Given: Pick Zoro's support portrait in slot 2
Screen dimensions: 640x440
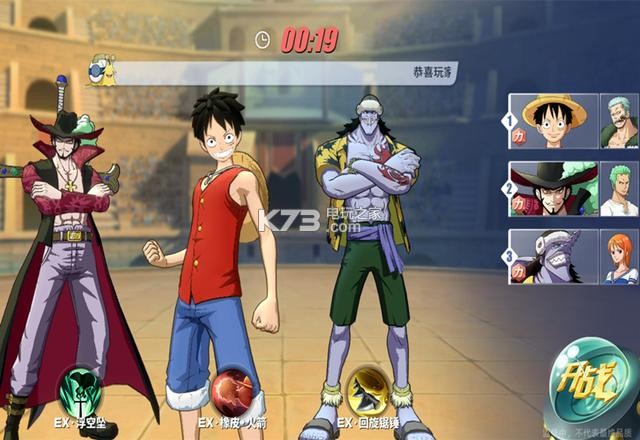Looking at the screenshot, I should pyautogui.click(x=619, y=189).
